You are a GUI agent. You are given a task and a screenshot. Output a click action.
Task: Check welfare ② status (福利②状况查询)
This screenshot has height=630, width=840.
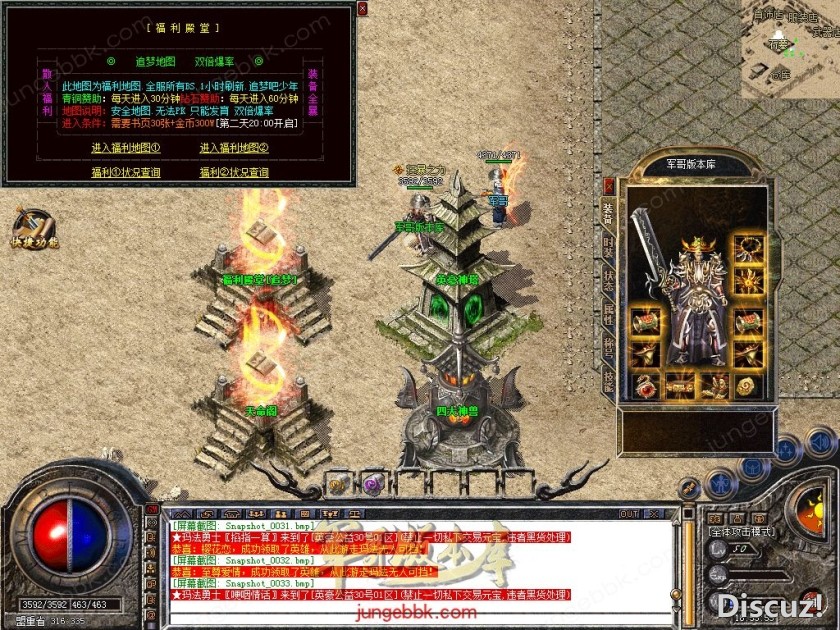tap(234, 172)
